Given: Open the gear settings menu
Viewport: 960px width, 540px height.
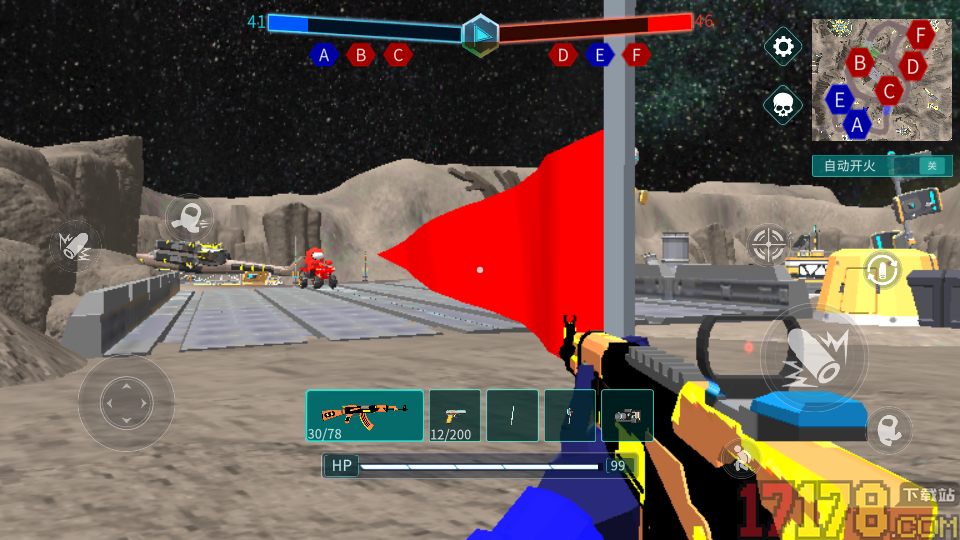Looking at the screenshot, I should [x=783, y=47].
